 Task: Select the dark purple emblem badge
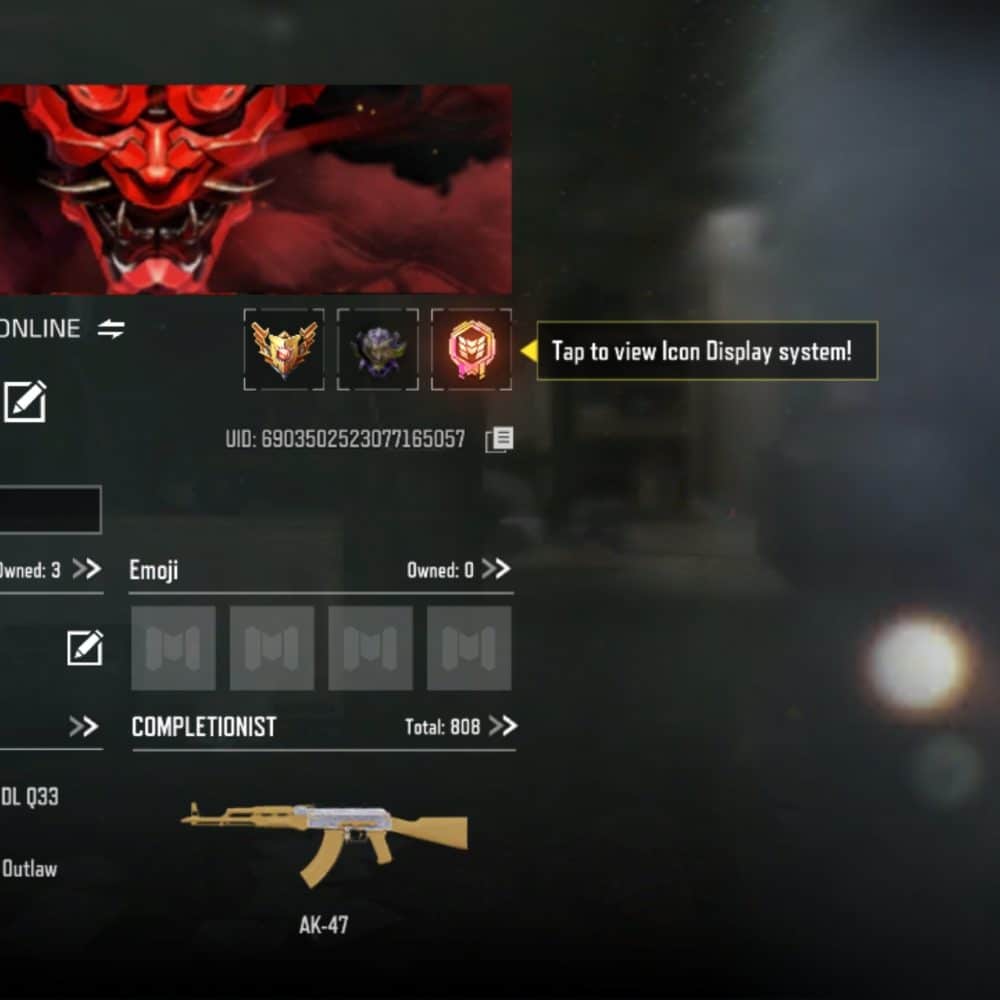tap(378, 349)
